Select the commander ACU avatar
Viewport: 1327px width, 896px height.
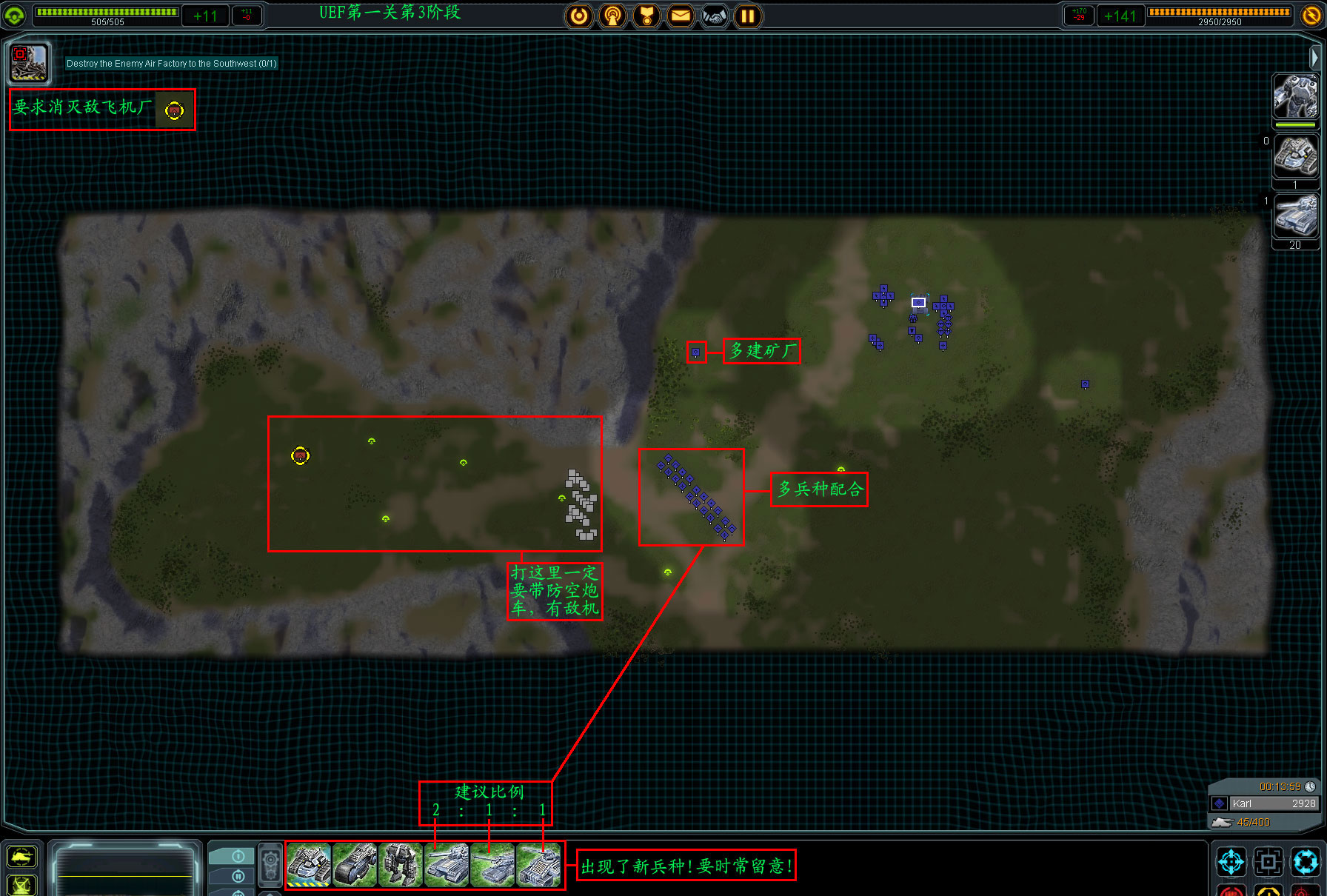pos(1294,96)
